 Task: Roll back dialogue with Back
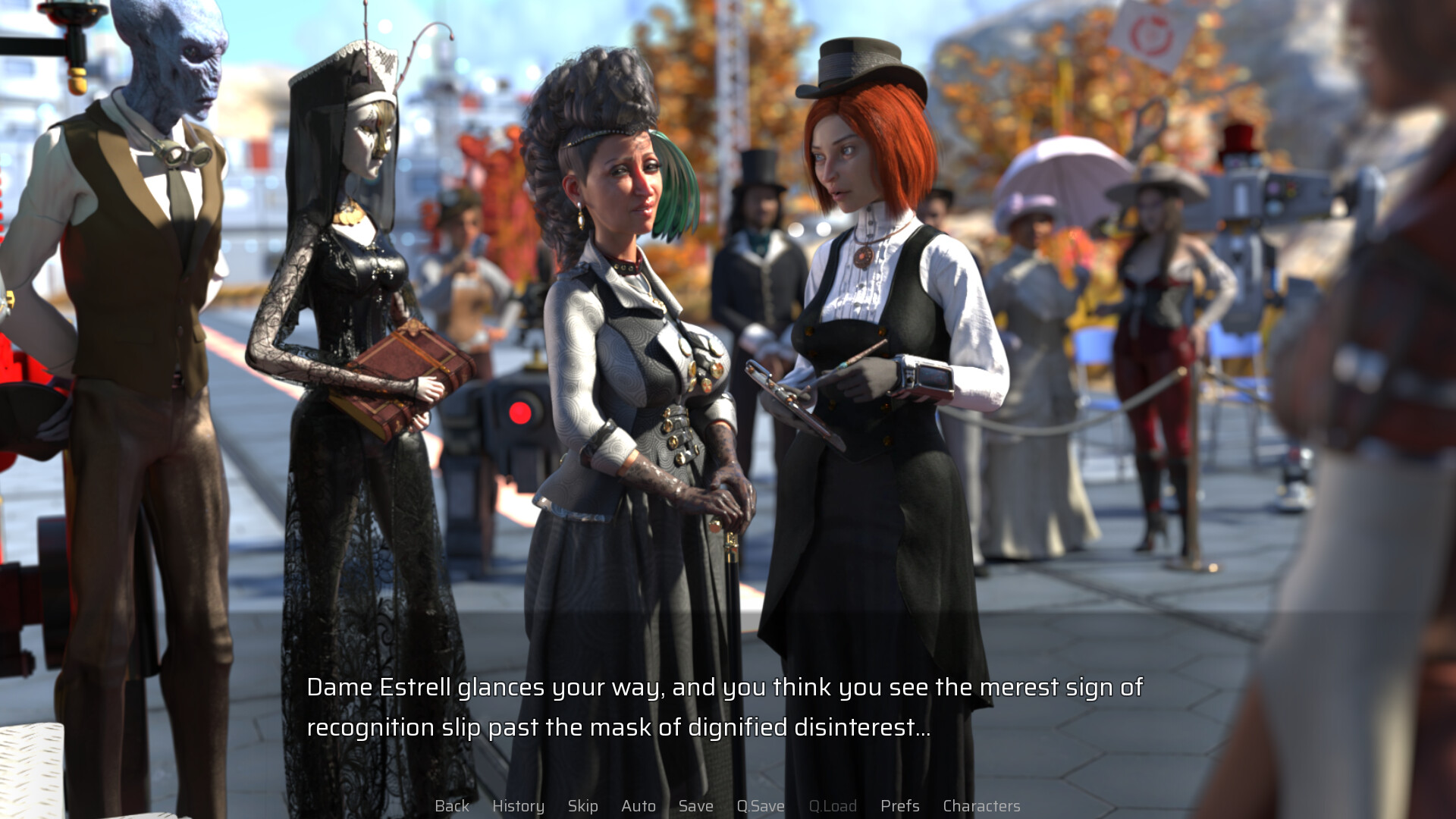(x=451, y=806)
